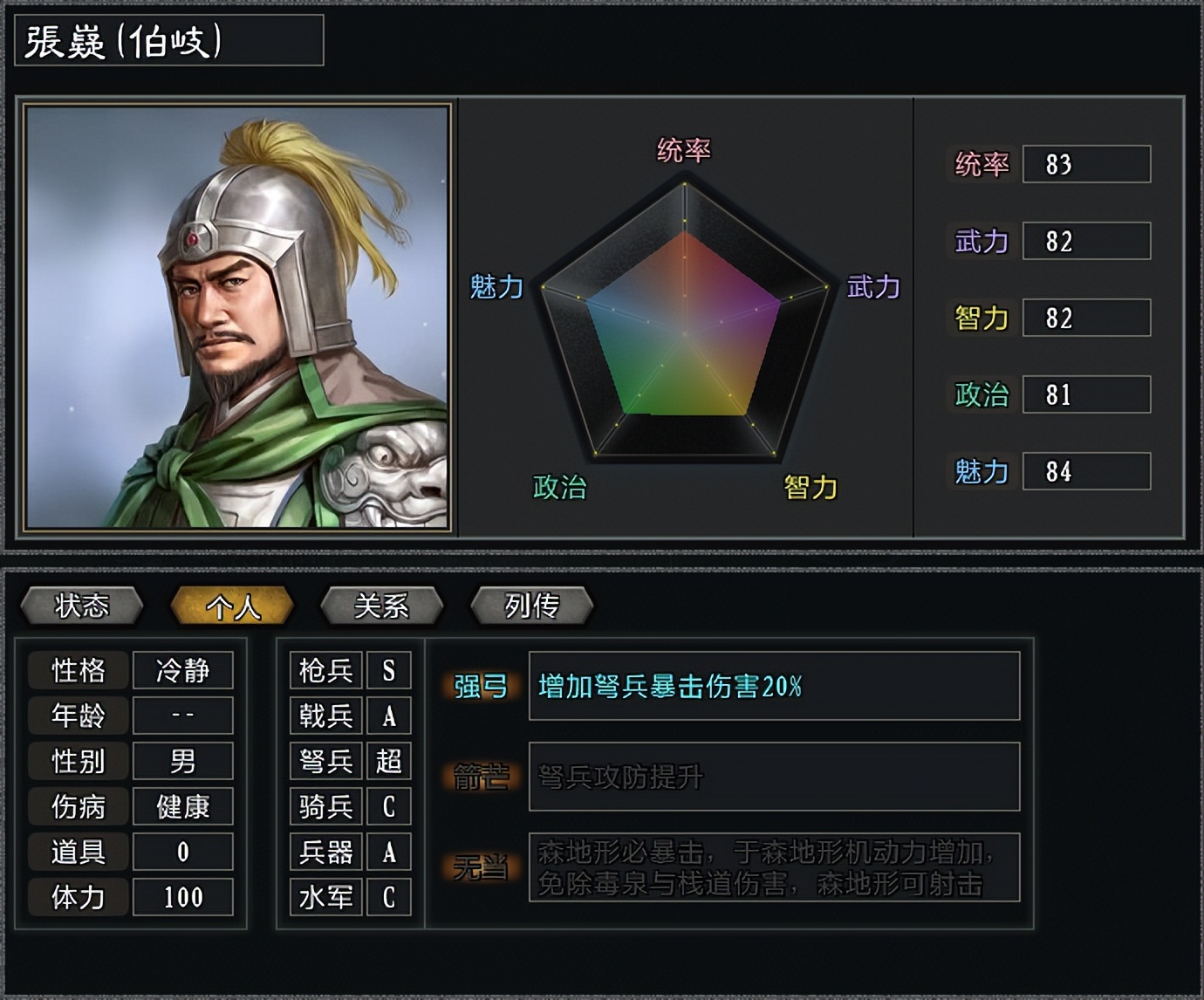Switch to the 状态 tab

85,604
